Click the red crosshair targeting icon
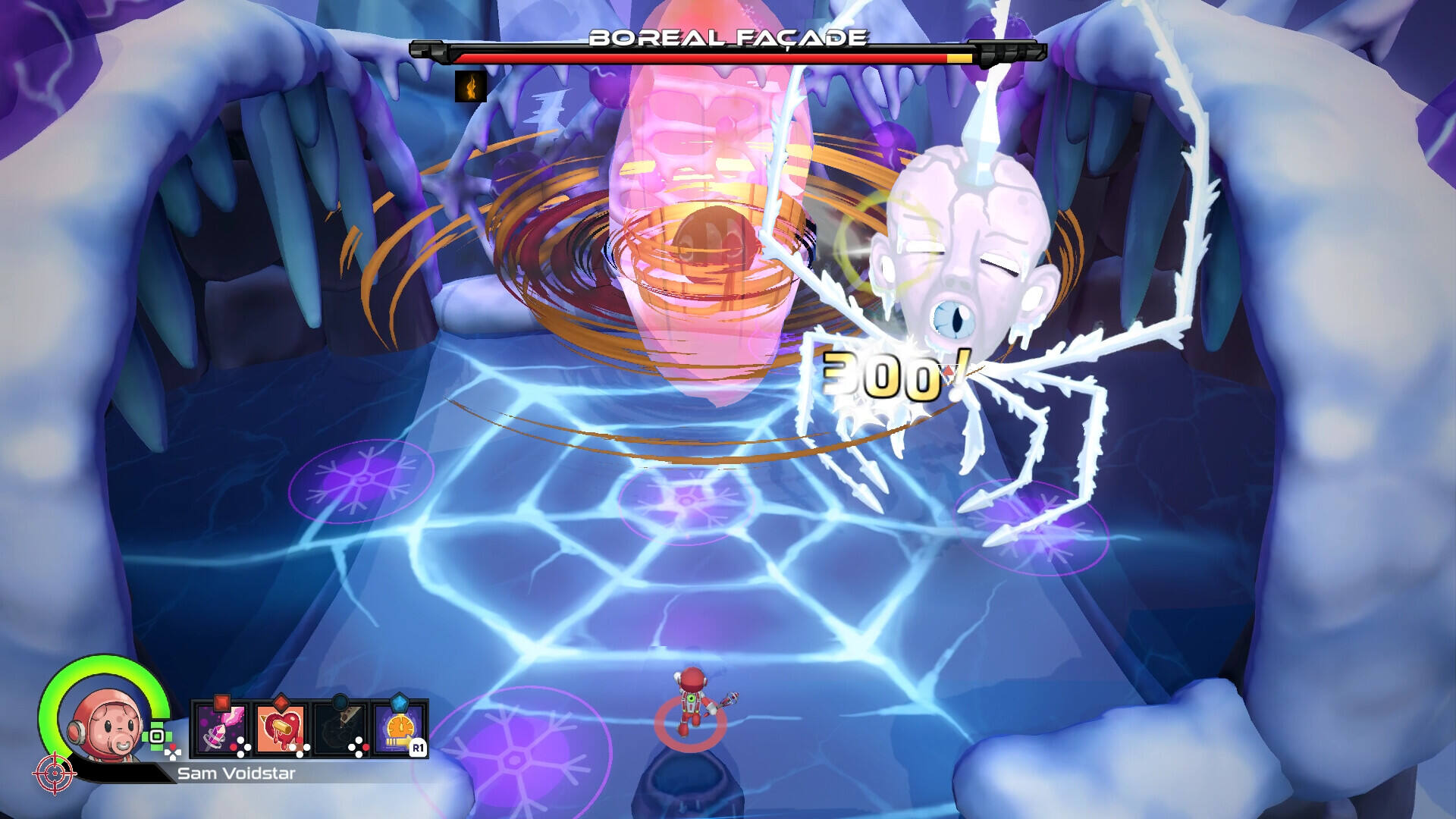The height and width of the screenshot is (819, 1456). tap(54, 773)
